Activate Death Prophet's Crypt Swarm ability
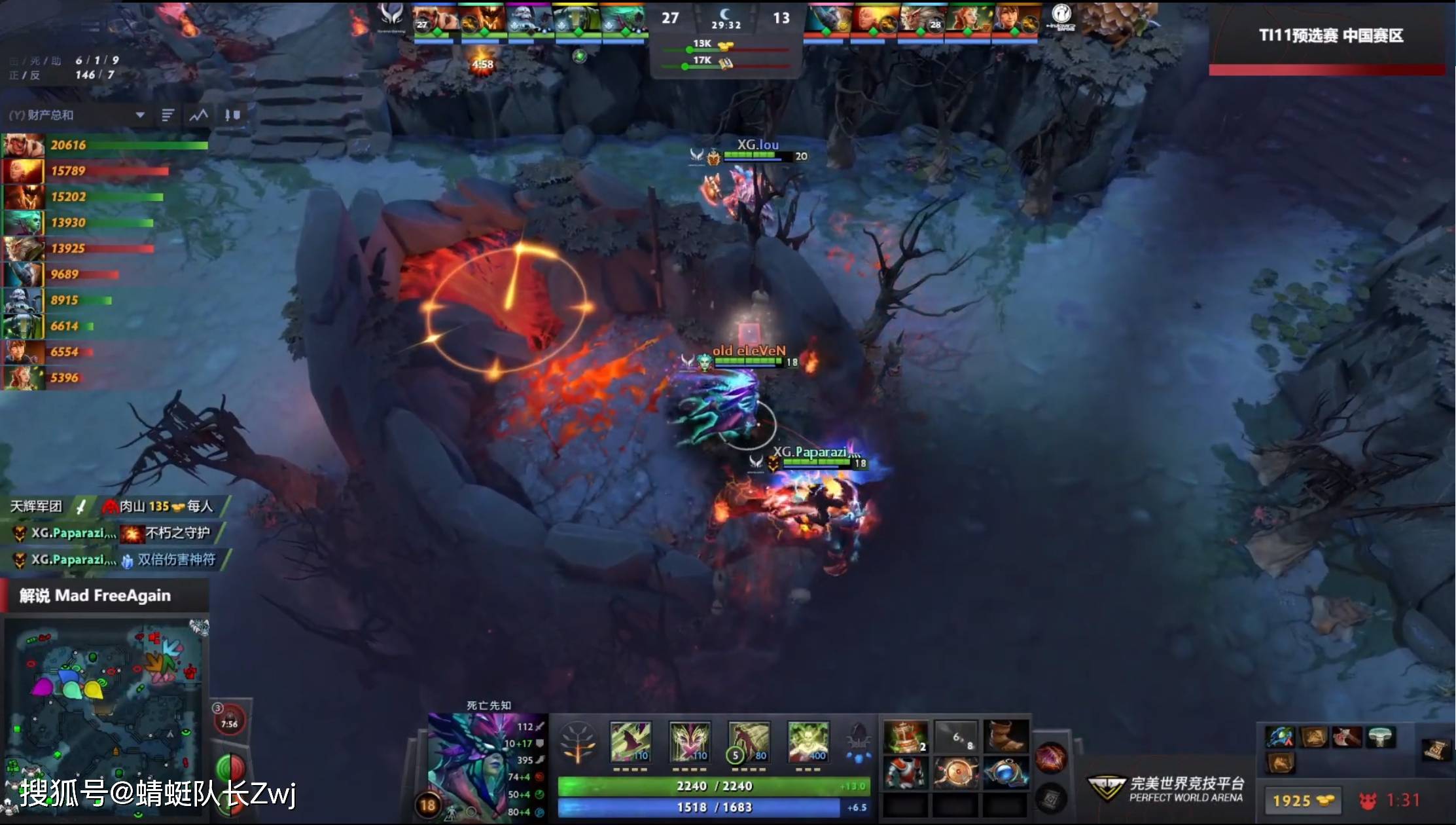 point(630,742)
